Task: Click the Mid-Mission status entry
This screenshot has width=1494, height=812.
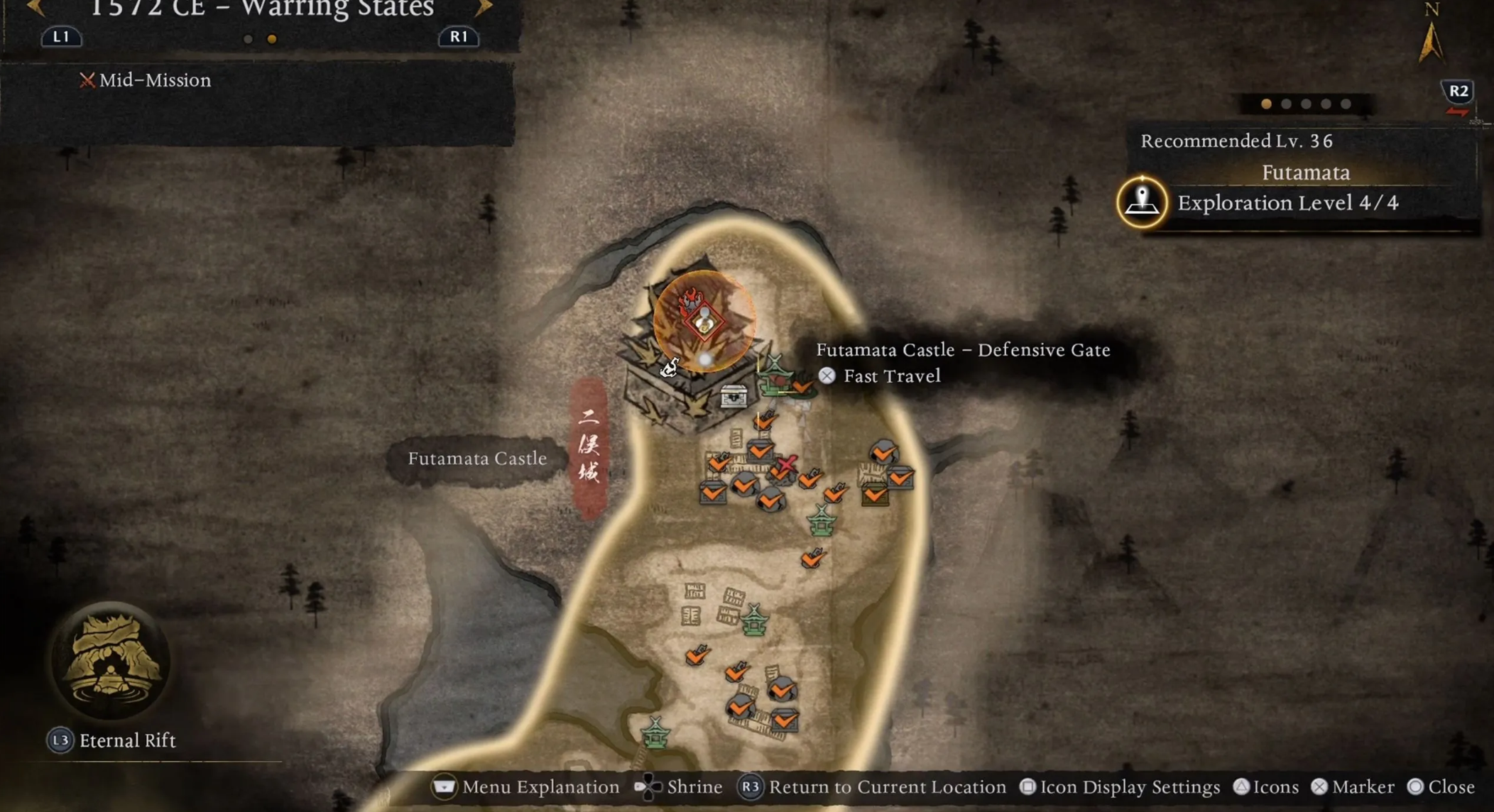Action: (x=146, y=80)
